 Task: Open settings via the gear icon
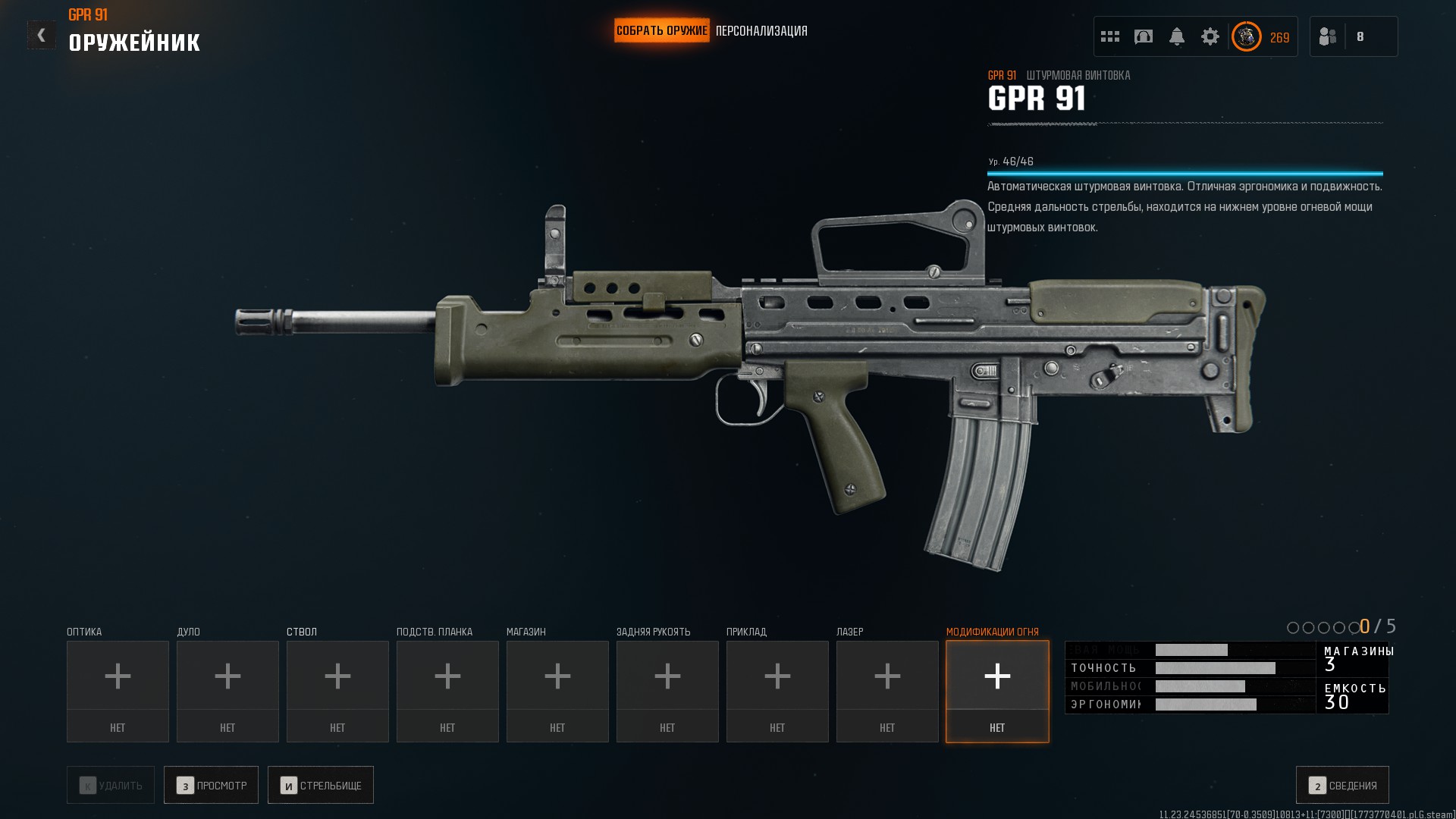[x=1210, y=36]
